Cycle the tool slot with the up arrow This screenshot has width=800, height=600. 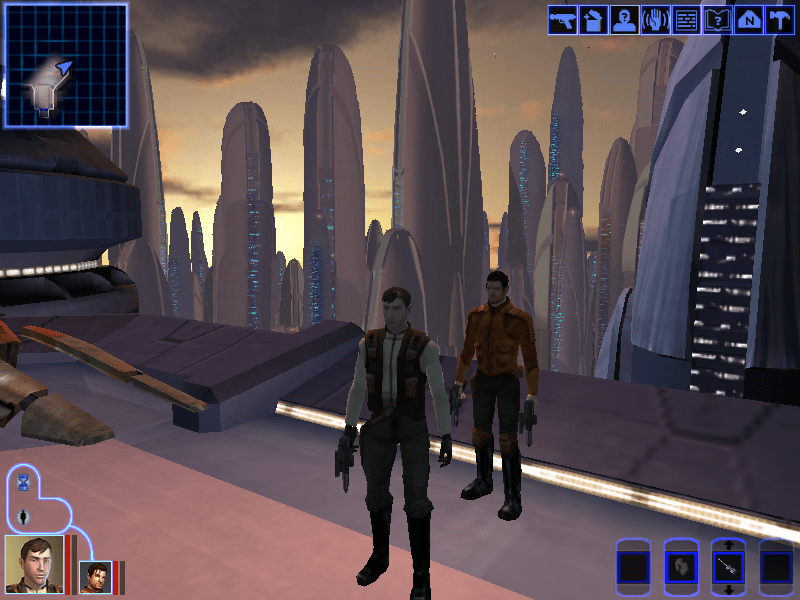[729, 546]
